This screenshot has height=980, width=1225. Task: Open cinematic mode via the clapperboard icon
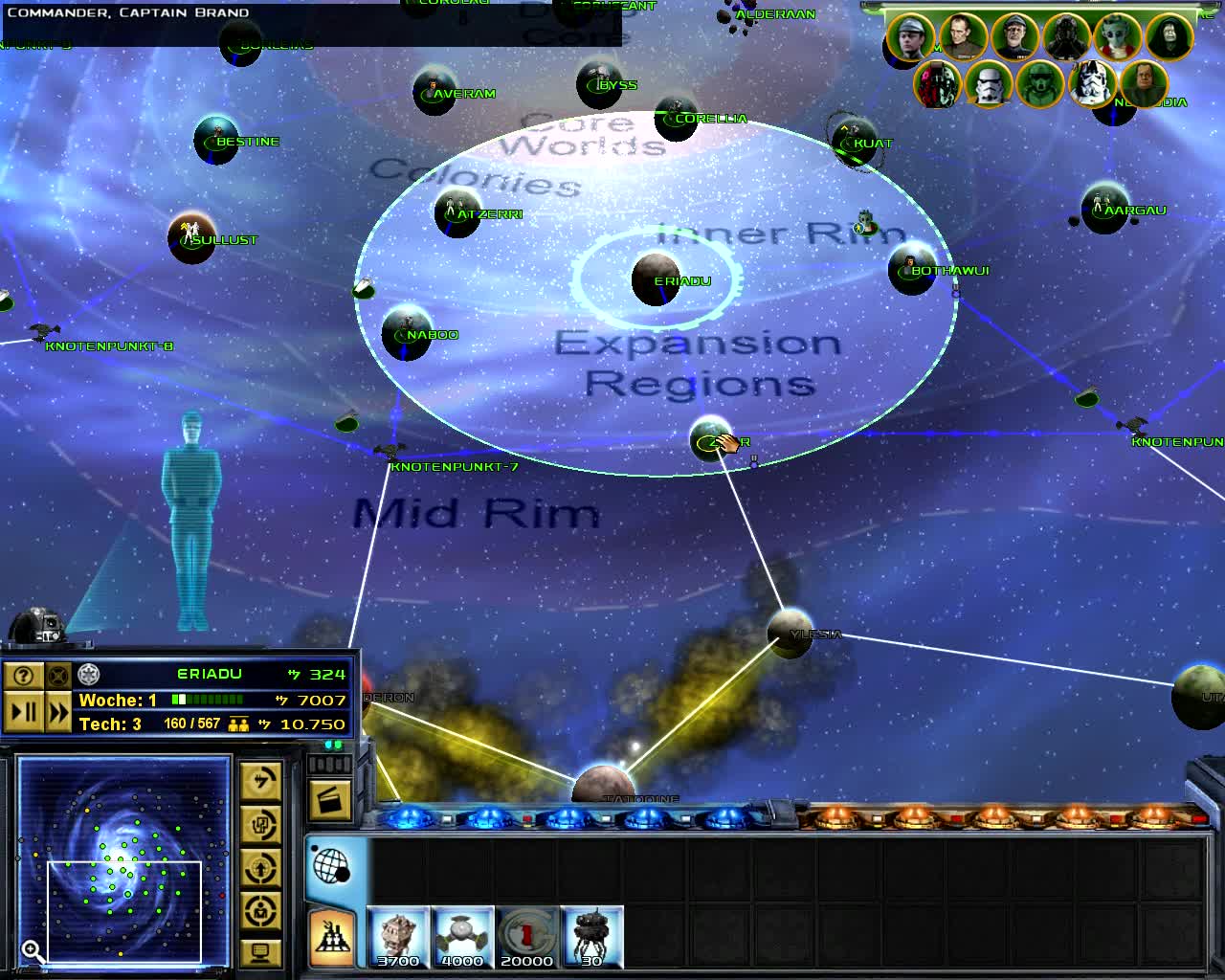pos(329,801)
